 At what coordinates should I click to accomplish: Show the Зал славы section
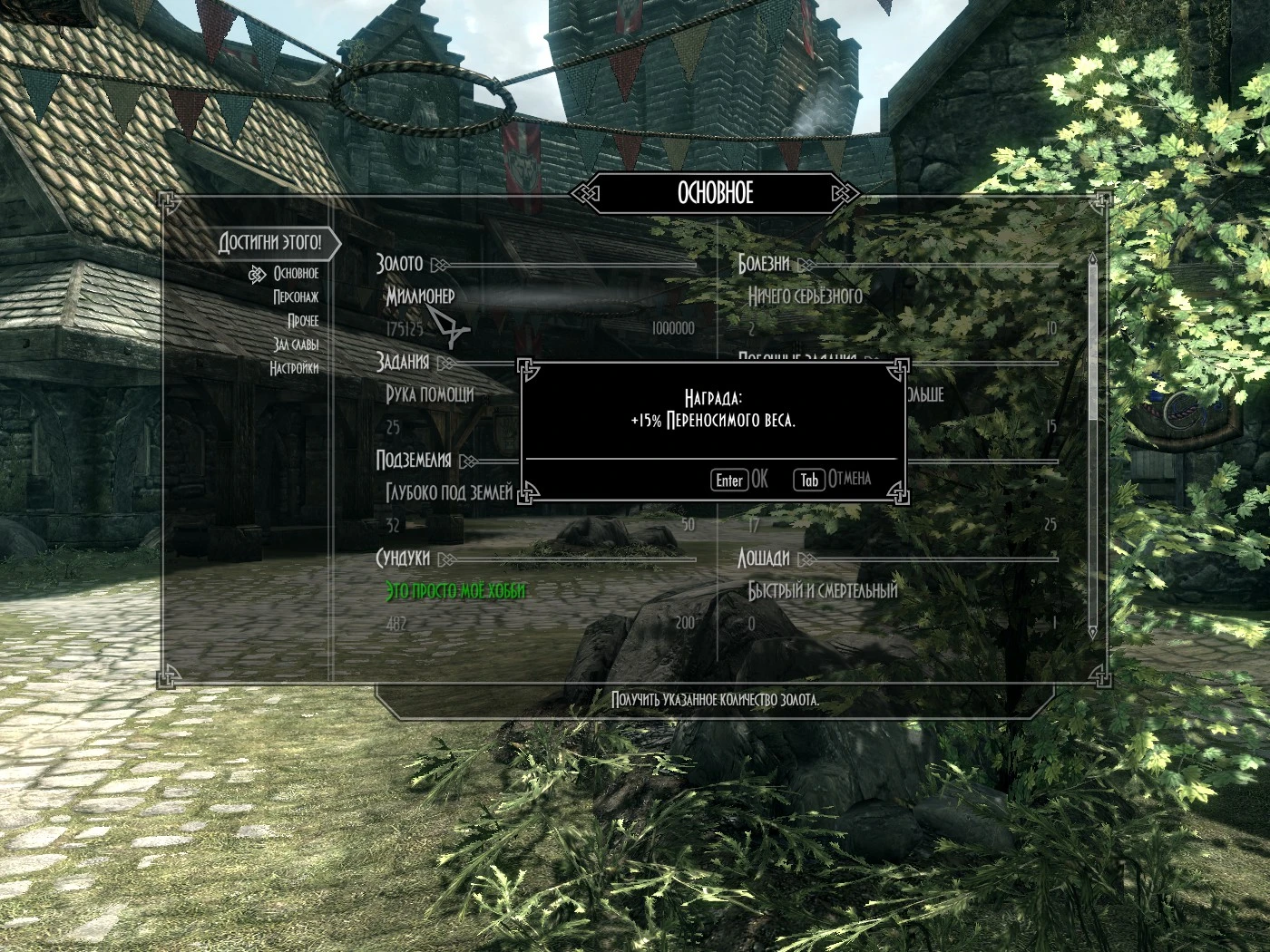pyautogui.click(x=296, y=345)
